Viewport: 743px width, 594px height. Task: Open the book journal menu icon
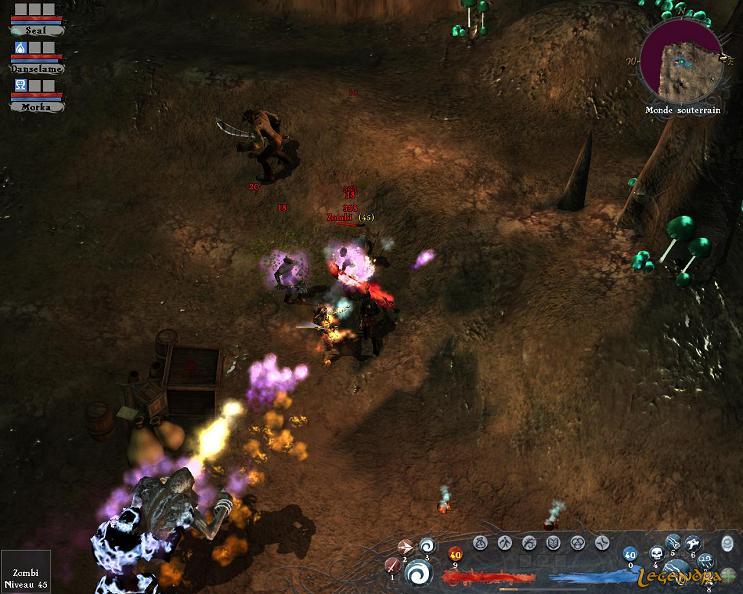point(553,543)
